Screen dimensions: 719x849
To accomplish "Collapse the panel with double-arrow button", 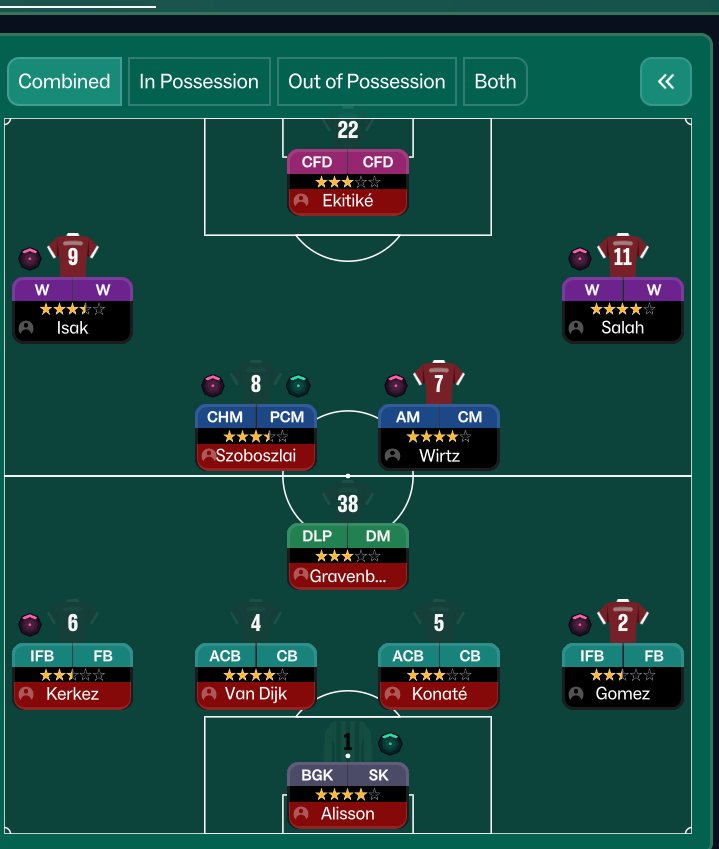I will pyautogui.click(x=666, y=82).
